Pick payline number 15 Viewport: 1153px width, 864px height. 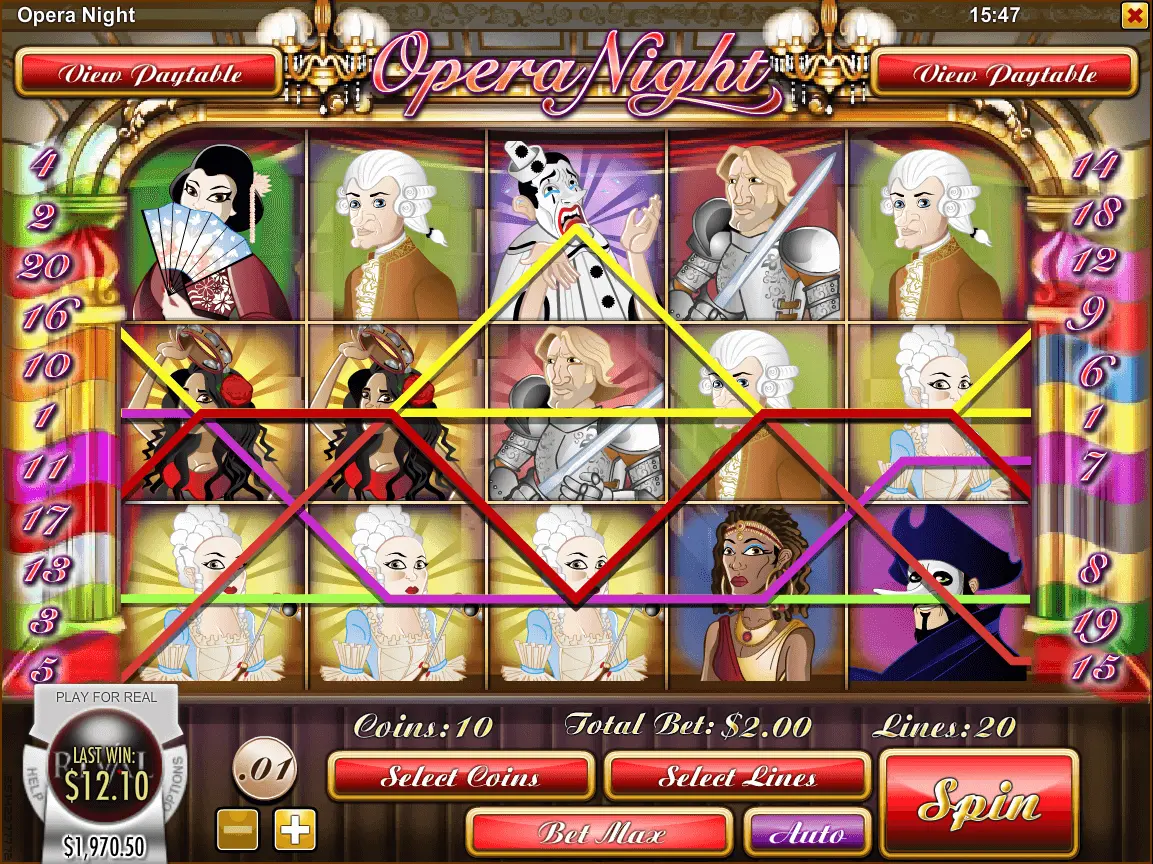point(1094,668)
